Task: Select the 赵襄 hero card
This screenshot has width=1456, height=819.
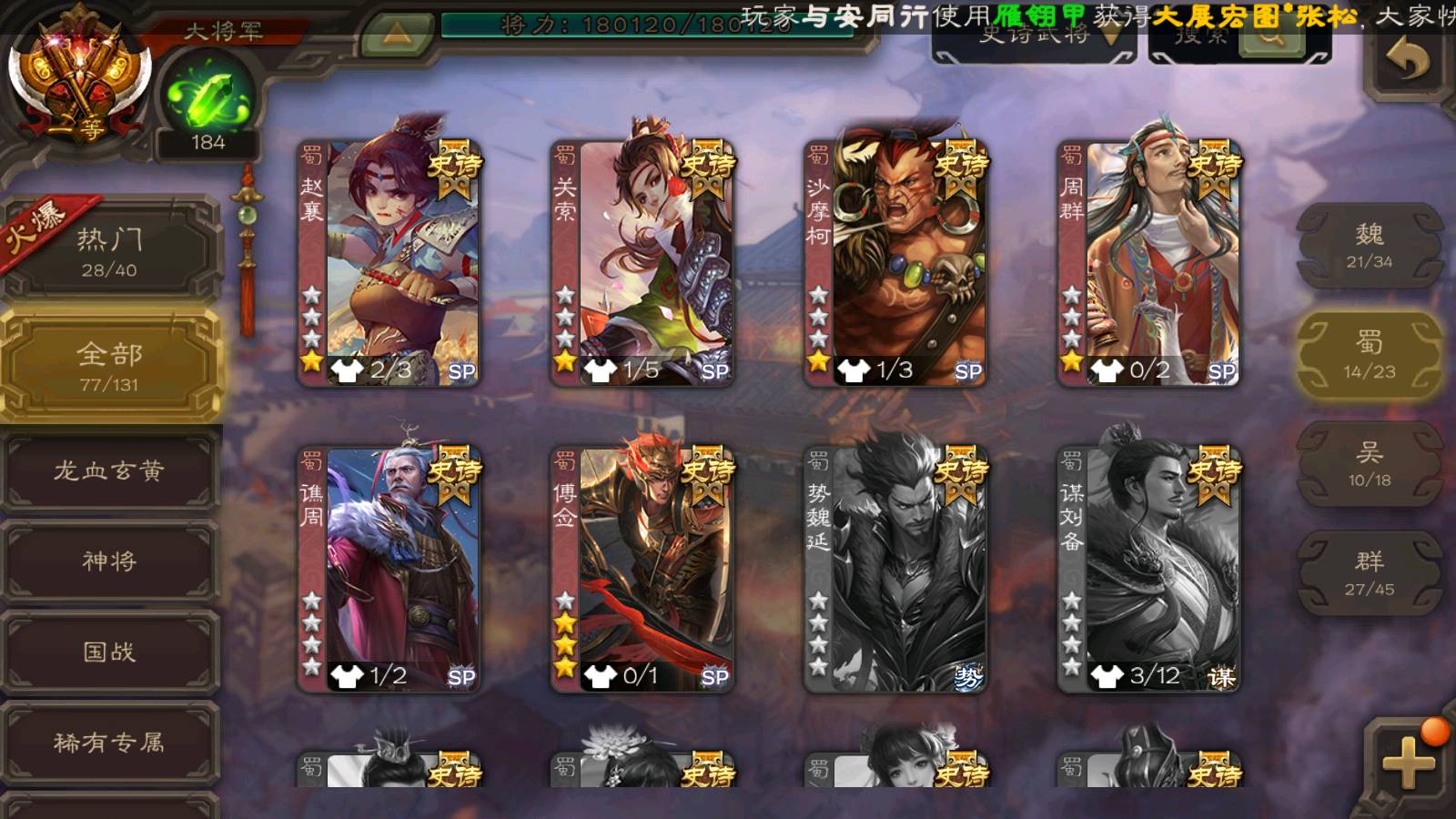Action: pos(391,262)
